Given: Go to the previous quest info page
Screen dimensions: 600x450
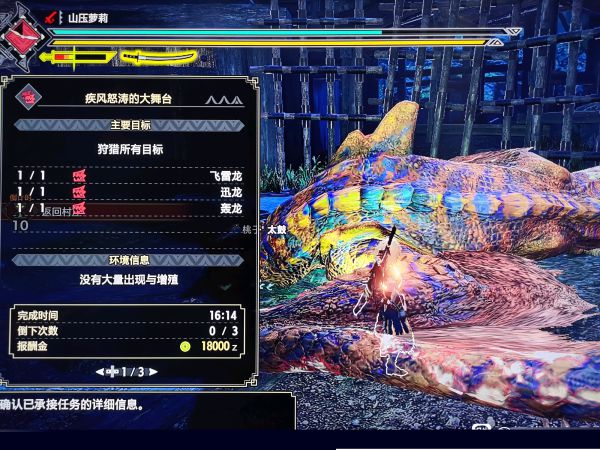Looking at the screenshot, I should (x=100, y=372).
